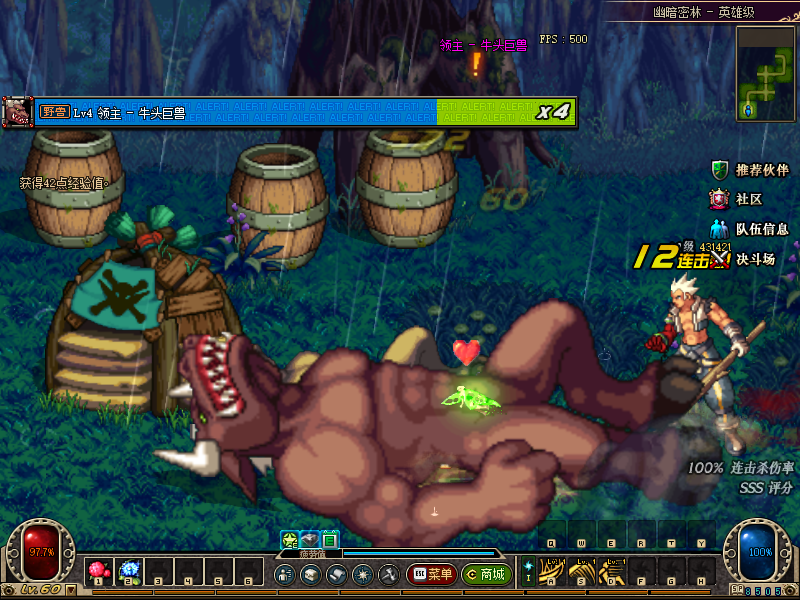This screenshot has width=800, height=600.
Task: Activate the skill in the A slot
Action: coord(551,572)
